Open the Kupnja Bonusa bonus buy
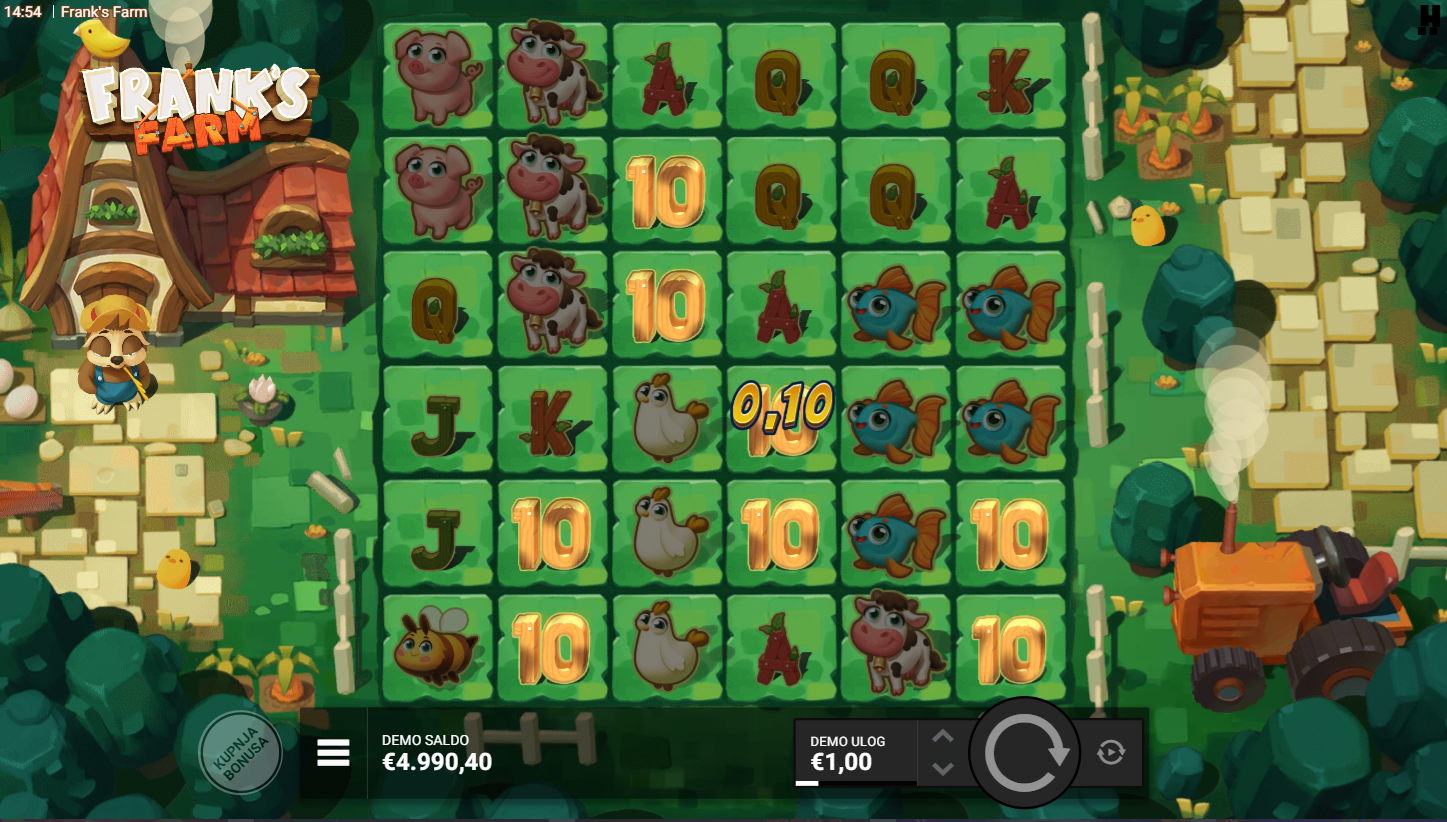1447x822 pixels. click(240, 752)
